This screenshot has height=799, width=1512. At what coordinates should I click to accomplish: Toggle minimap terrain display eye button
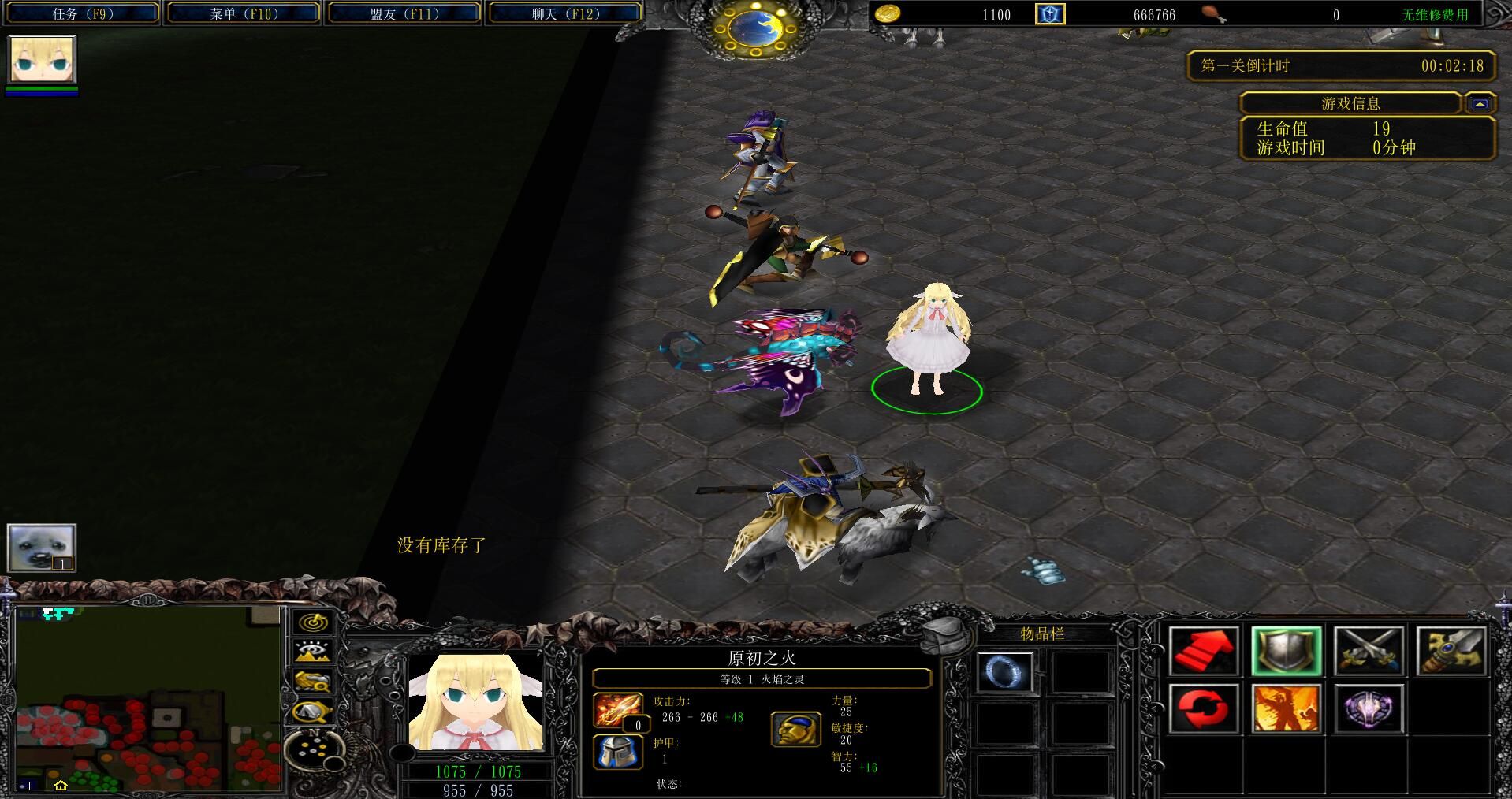click(x=312, y=652)
